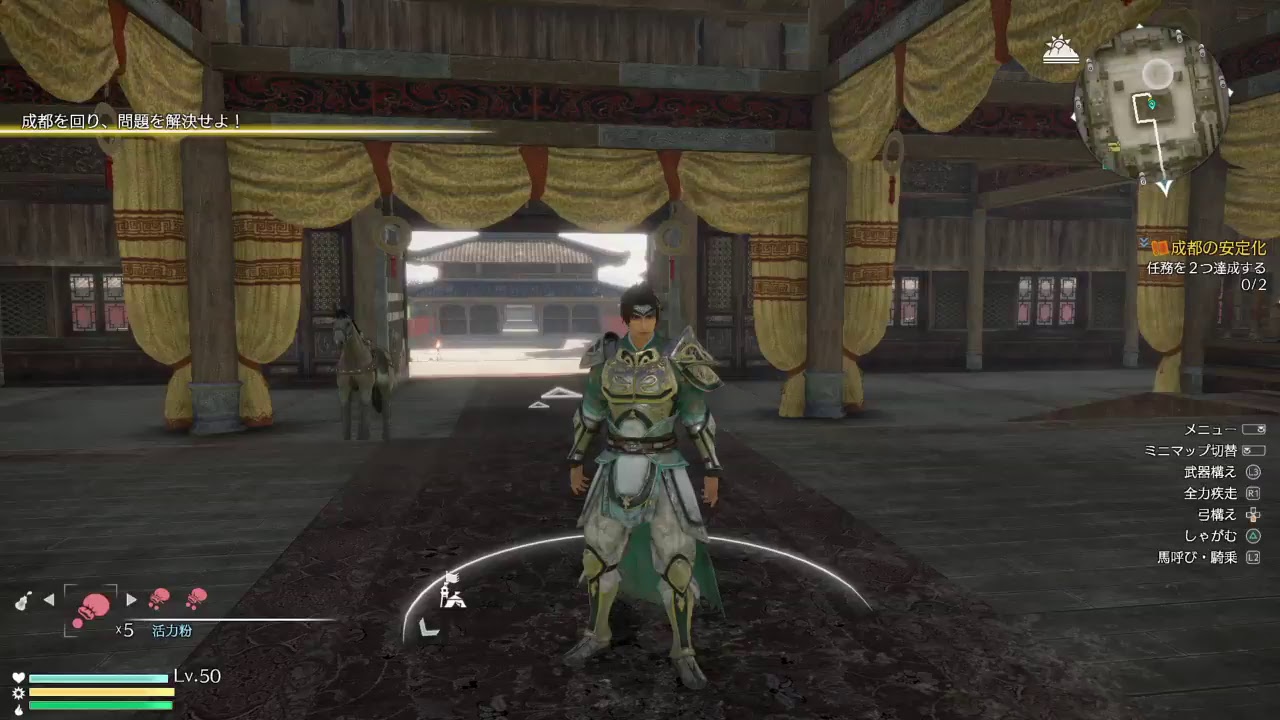Click the orange quest book icon beside 成都の安定化

[x=1160, y=248]
